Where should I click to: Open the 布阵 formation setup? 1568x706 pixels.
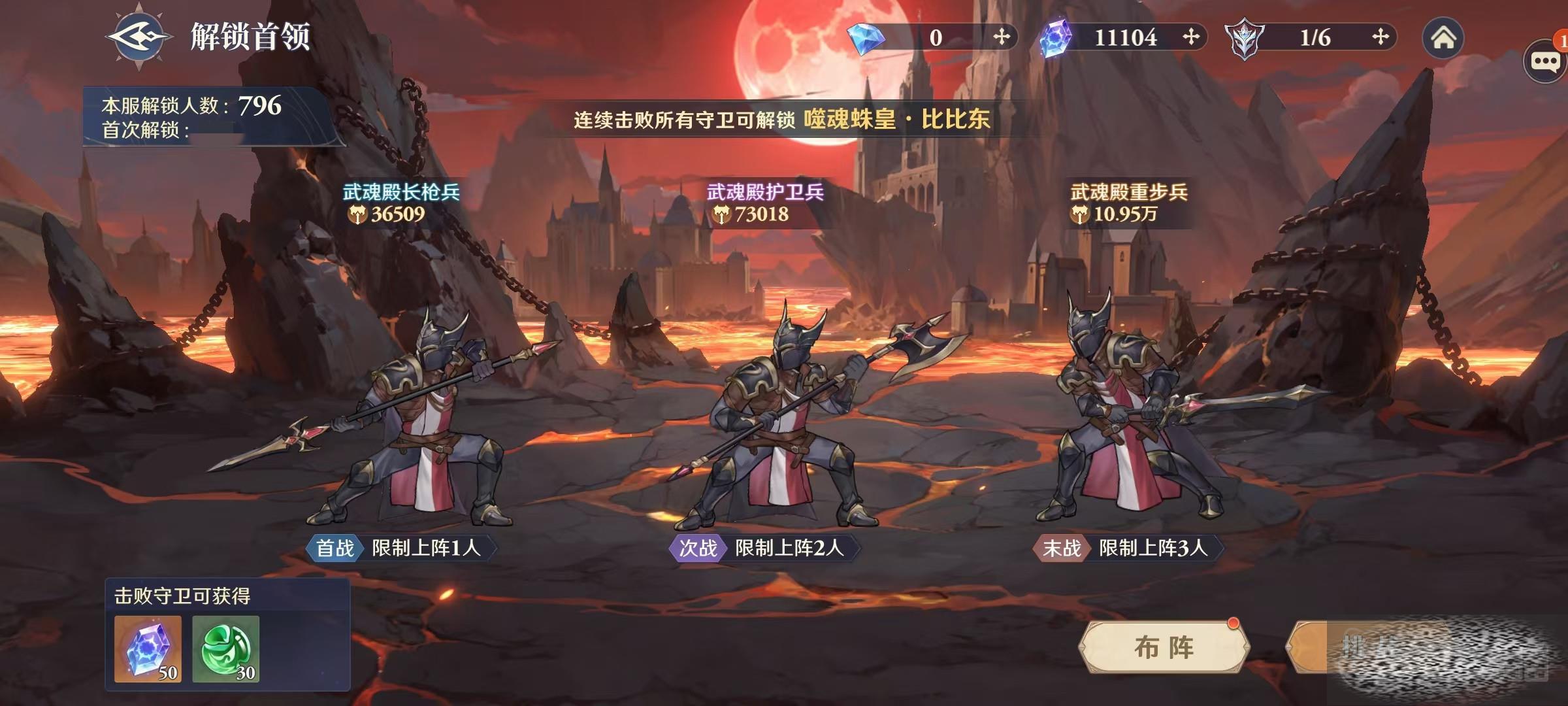pos(1164,647)
